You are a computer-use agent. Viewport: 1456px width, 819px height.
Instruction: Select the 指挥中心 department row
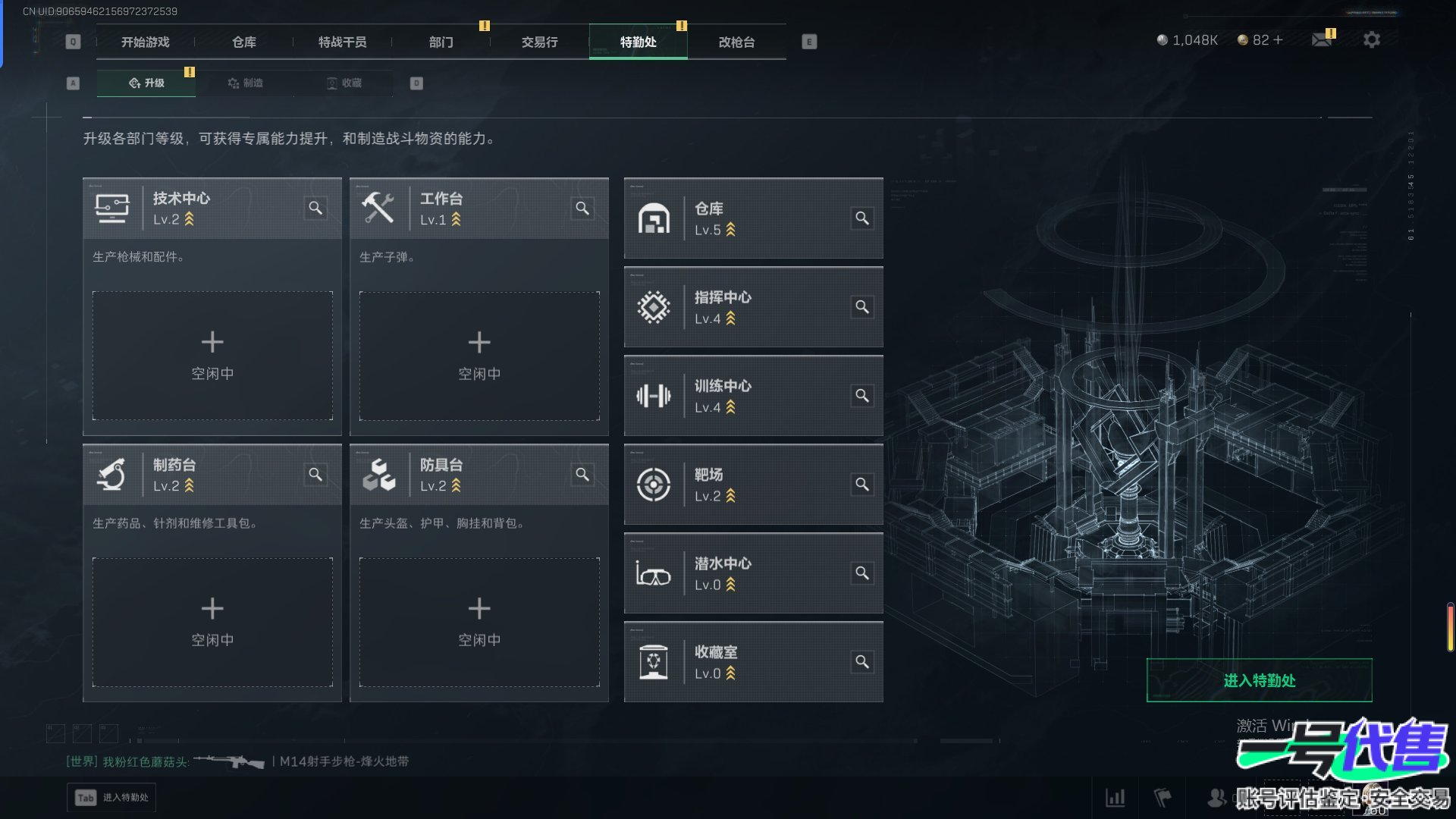(753, 307)
